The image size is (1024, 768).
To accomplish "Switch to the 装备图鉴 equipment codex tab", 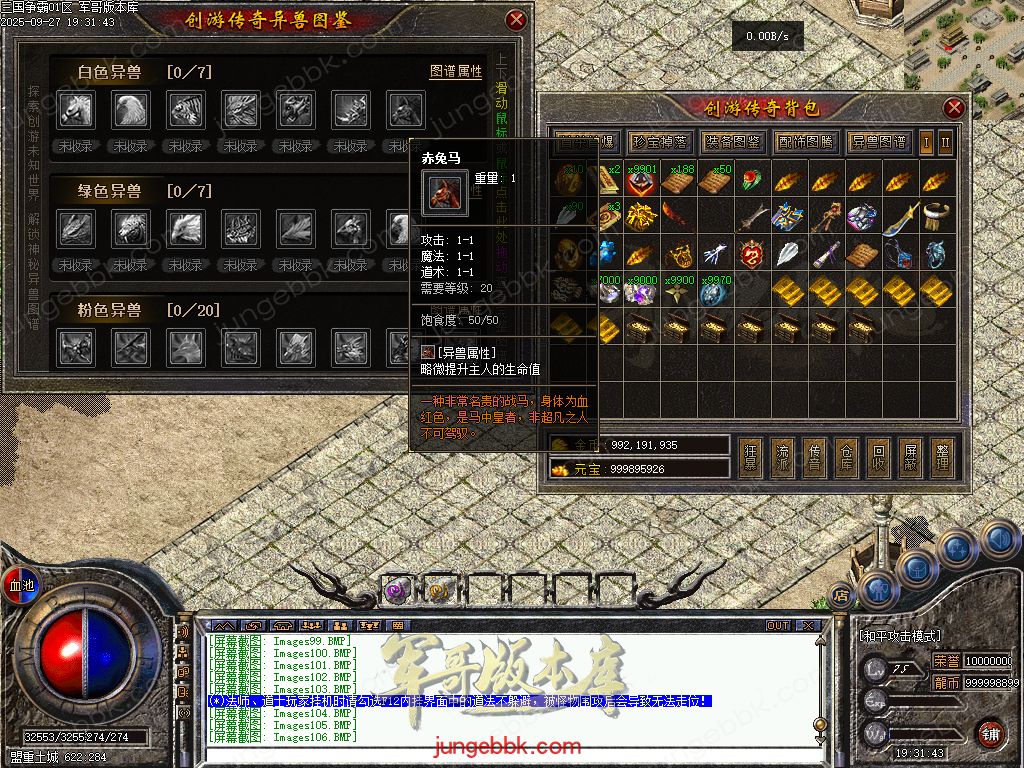I will (x=730, y=142).
